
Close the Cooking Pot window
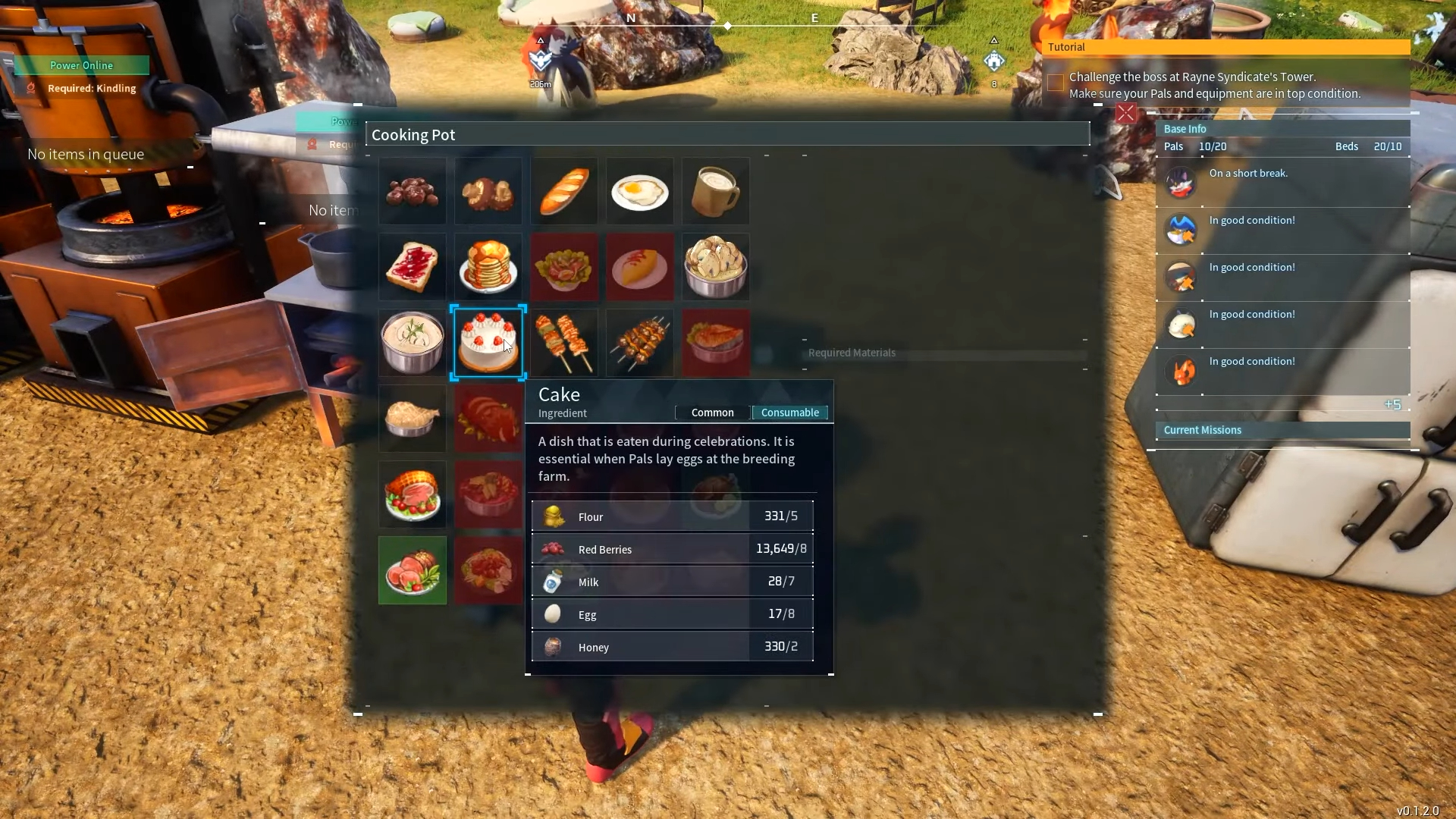(x=1126, y=114)
